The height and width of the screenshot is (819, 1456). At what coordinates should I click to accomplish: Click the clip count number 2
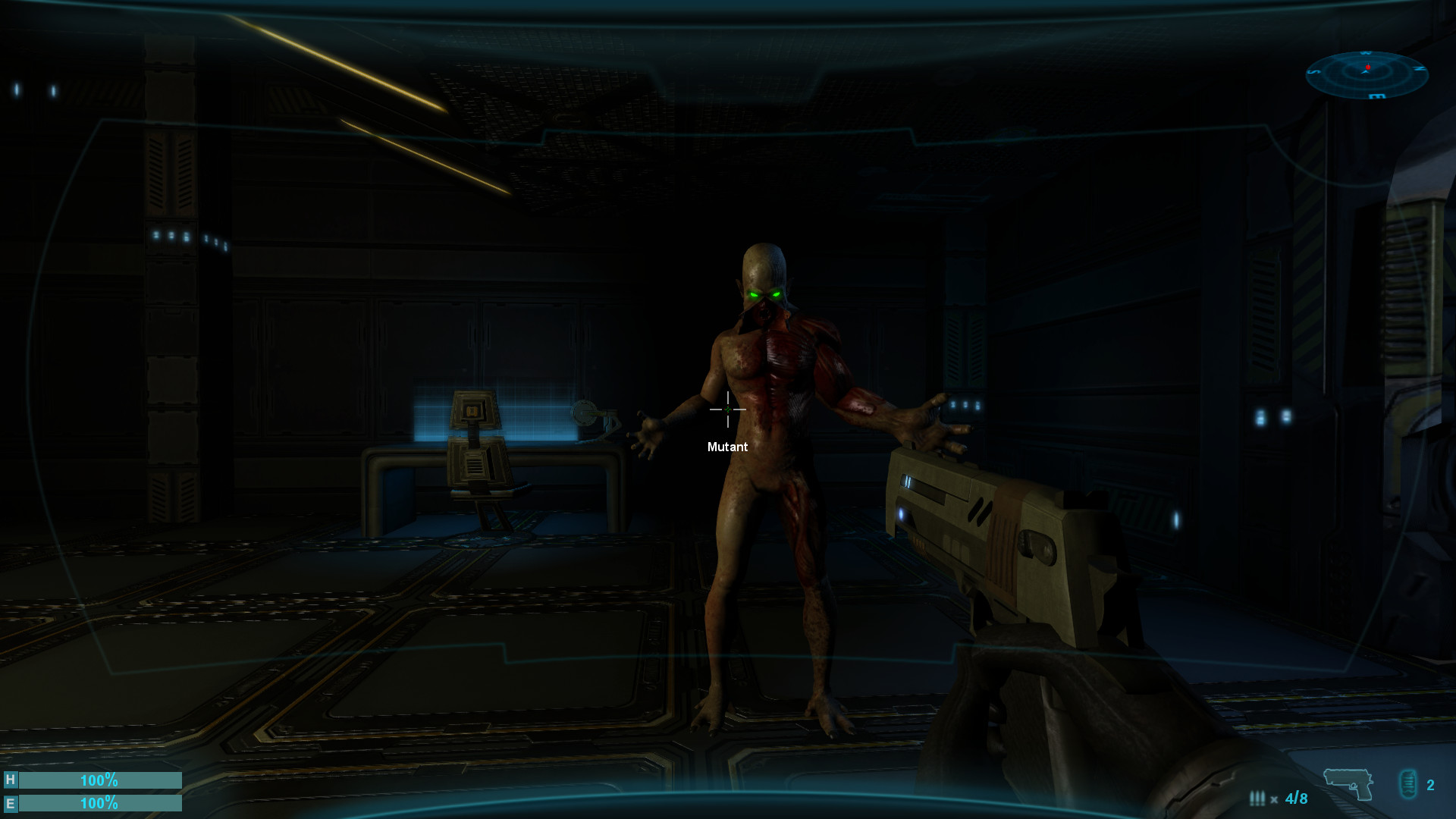click(1430, 786)
